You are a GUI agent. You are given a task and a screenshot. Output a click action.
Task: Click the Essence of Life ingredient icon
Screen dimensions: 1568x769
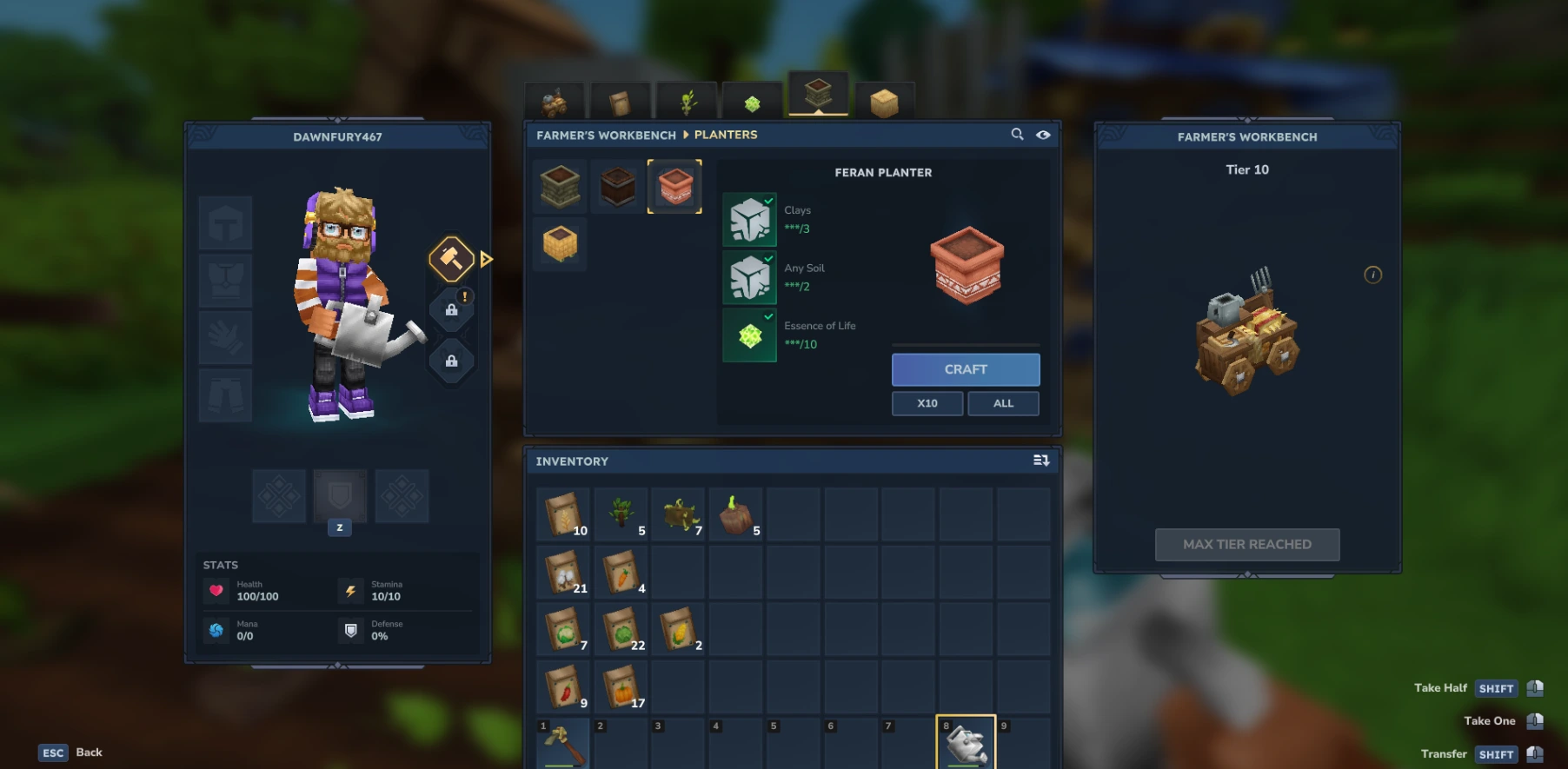pyautogui.click(x=749, y=335)
